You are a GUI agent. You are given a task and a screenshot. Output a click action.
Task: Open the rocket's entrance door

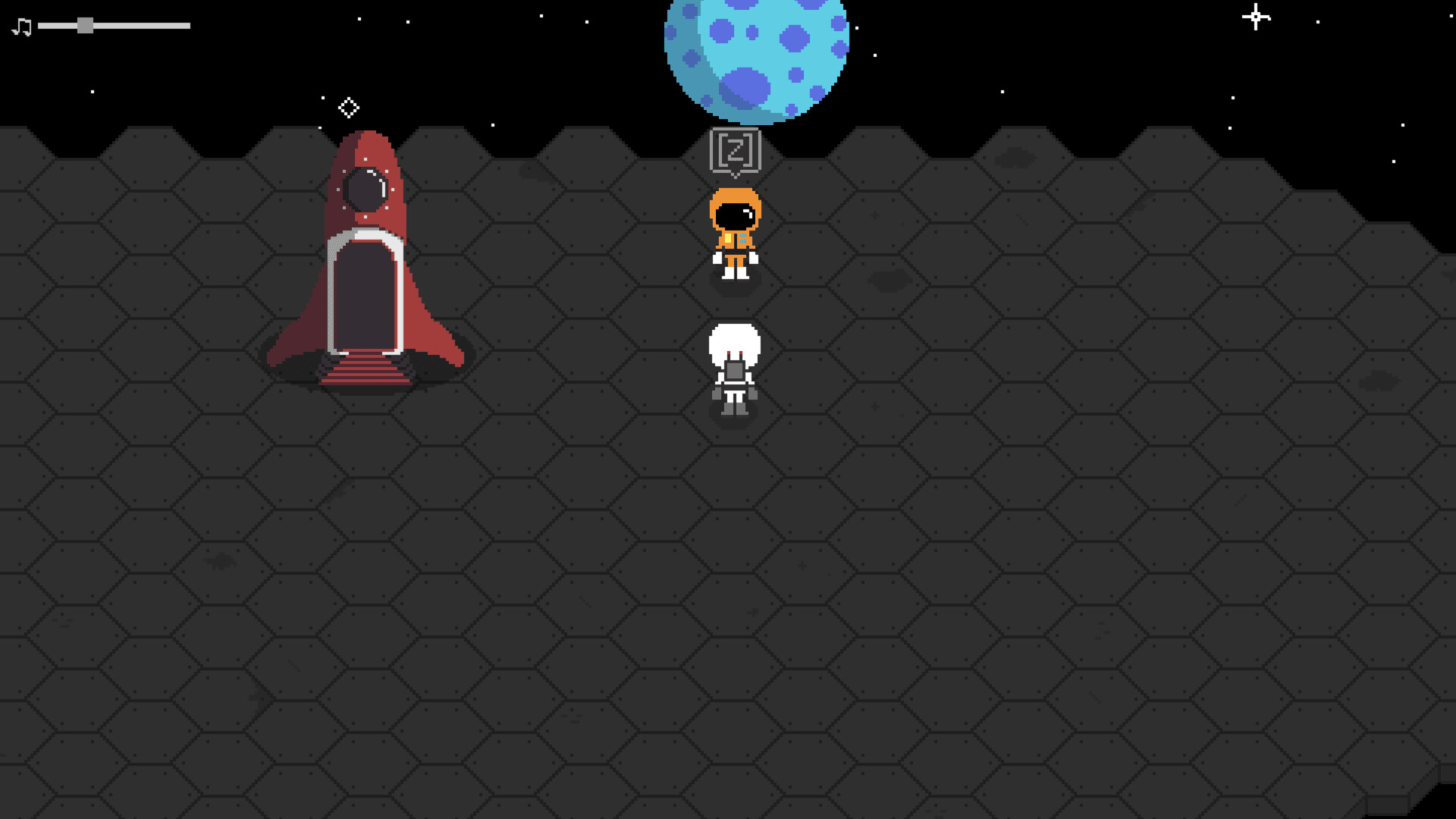click(x=365, y=296)
